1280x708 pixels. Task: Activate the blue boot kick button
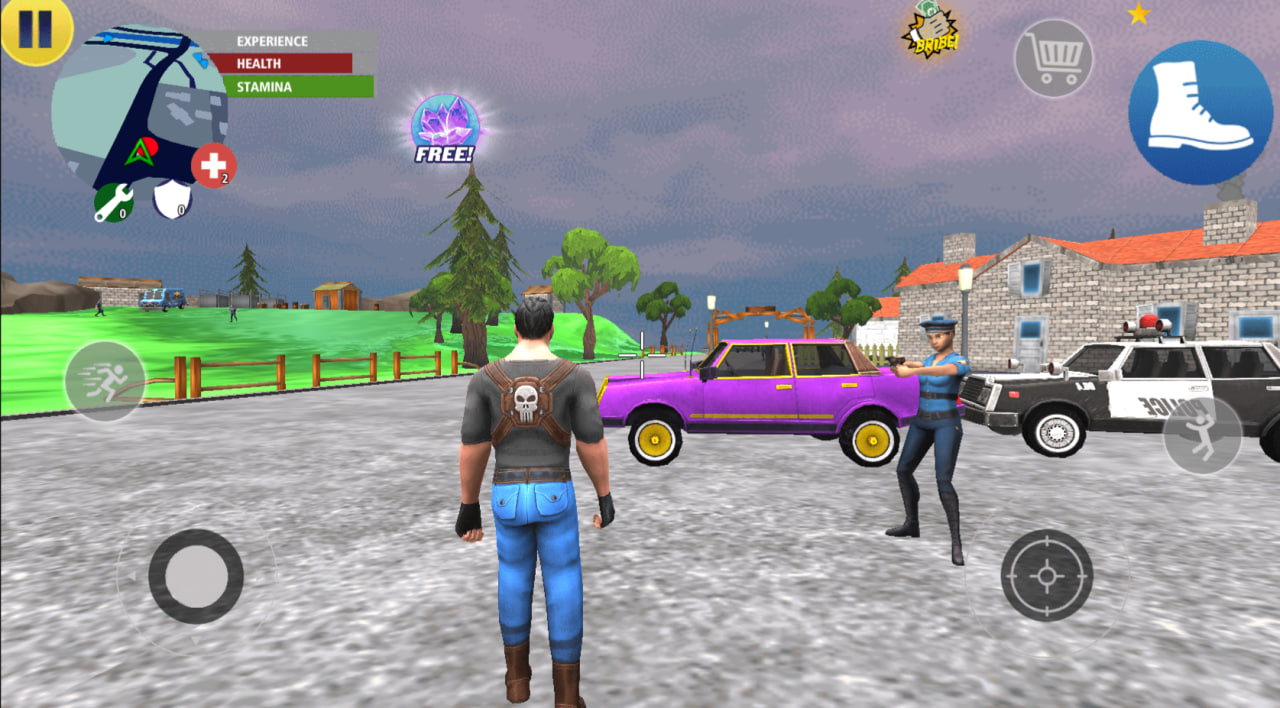(1199, 112)
